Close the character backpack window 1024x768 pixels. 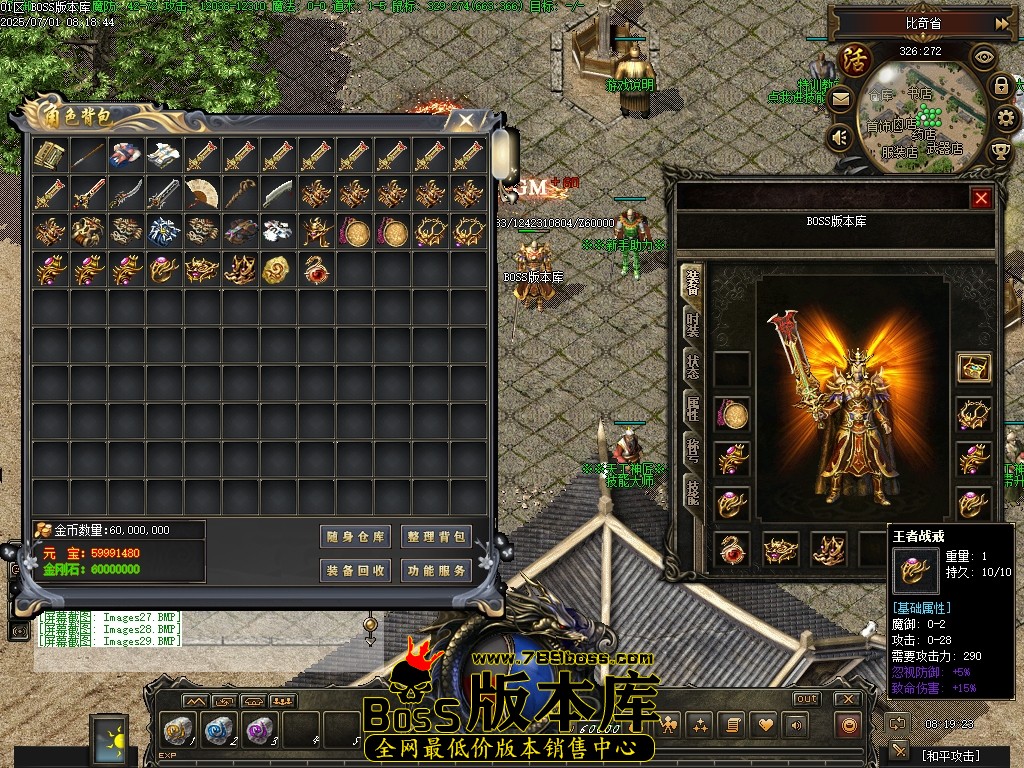coord(466,120)
